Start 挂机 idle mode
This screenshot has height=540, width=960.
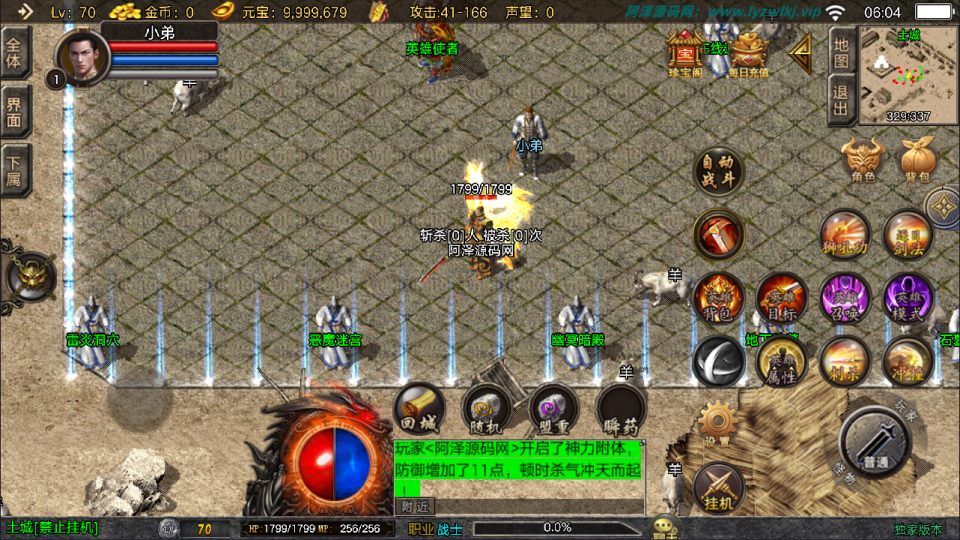coord(717,485)
